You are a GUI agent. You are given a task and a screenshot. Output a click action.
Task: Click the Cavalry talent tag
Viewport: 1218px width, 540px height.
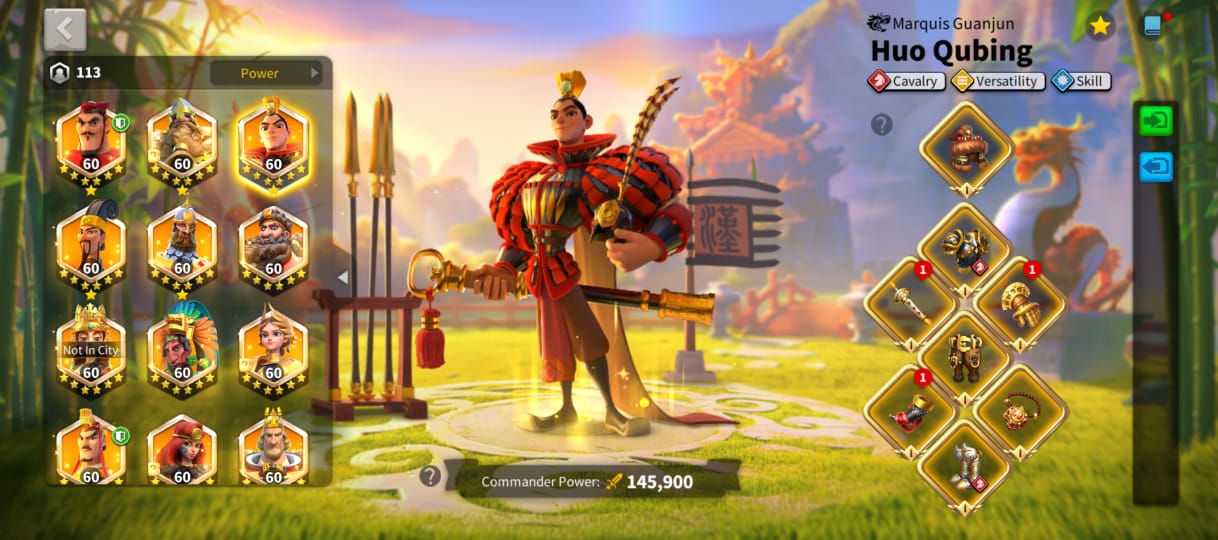pyautogui.click(x=907, y=82)
